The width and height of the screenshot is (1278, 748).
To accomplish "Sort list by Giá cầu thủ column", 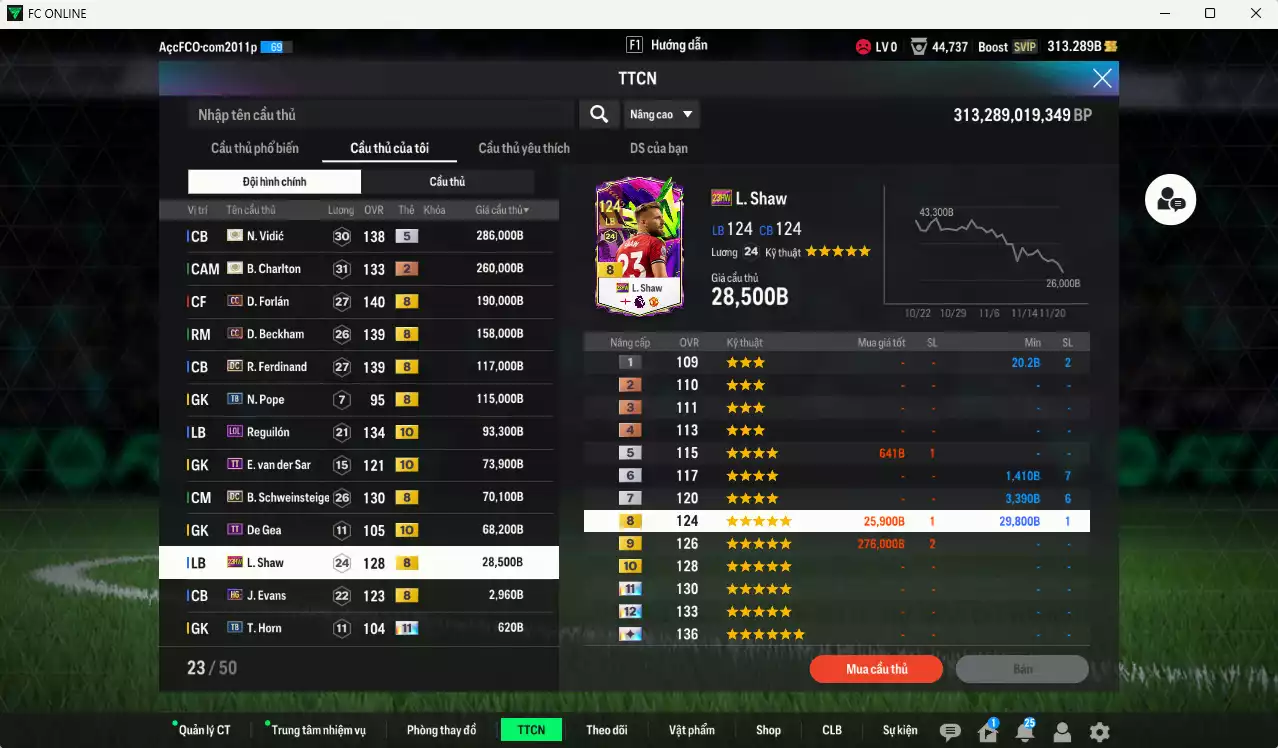I will point(502,210).
